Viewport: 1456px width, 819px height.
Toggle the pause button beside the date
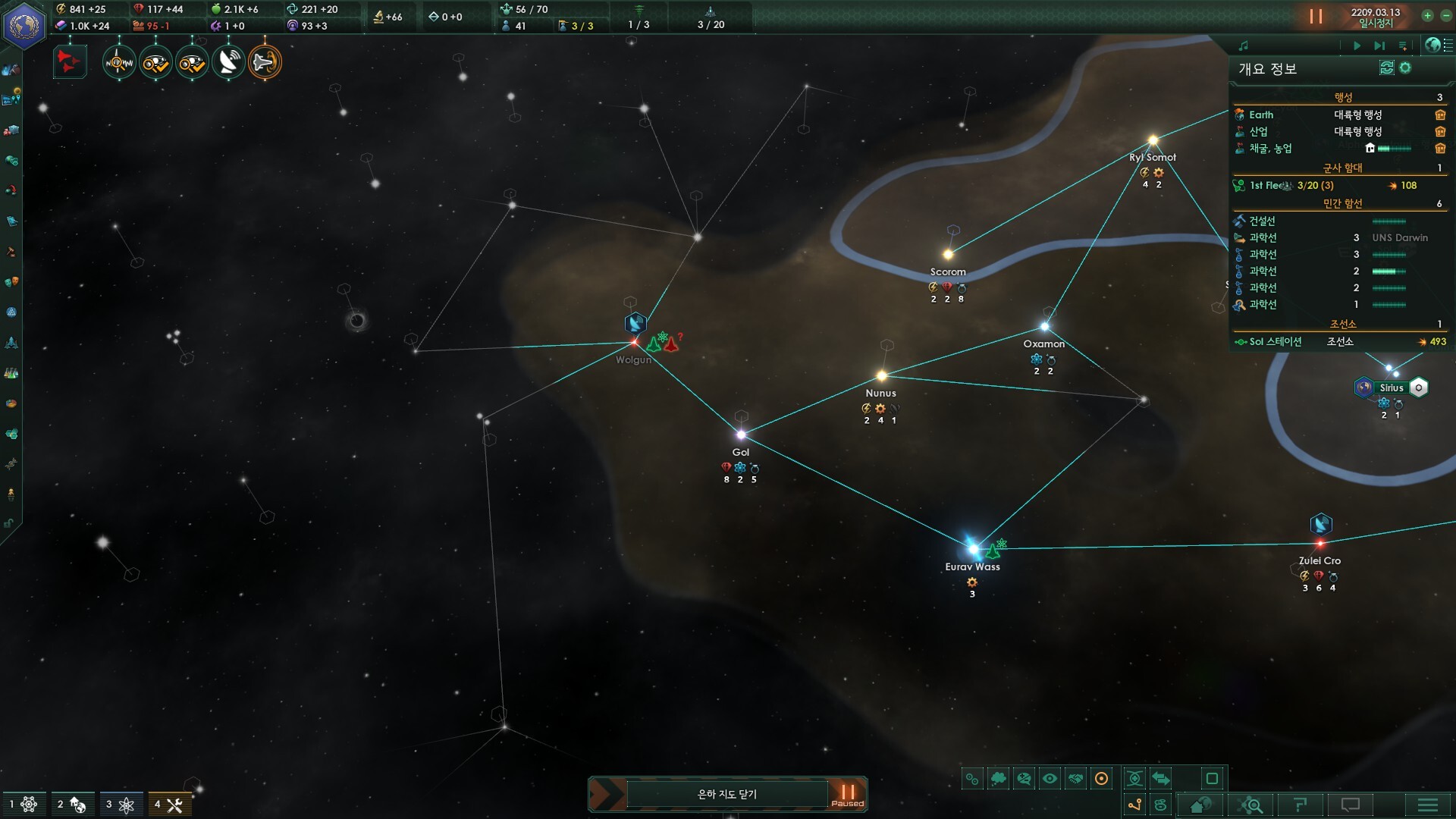pyautogui.click(x=1316, y=16)
